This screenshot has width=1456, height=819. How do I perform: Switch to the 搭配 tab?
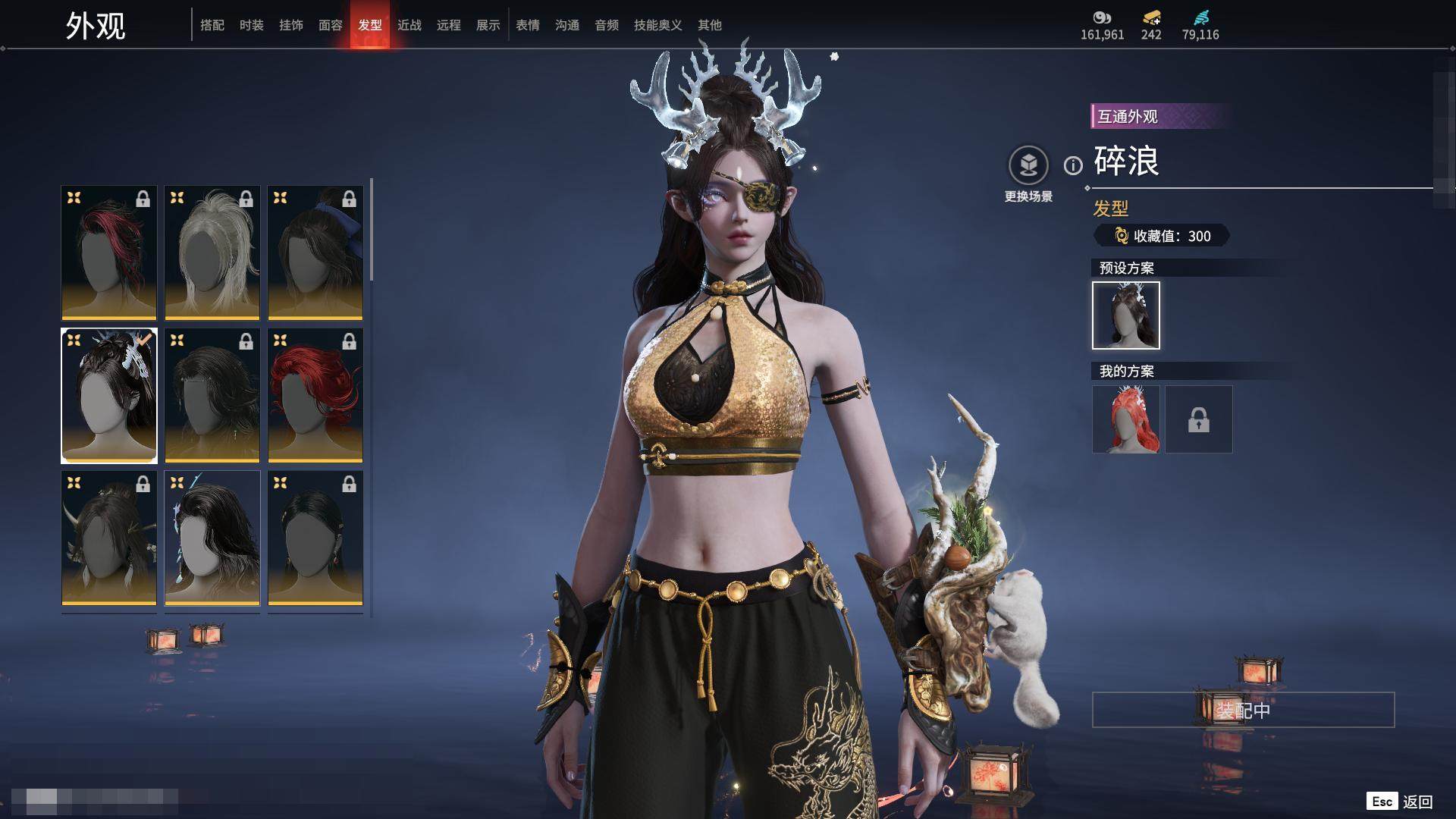point(212,25)
